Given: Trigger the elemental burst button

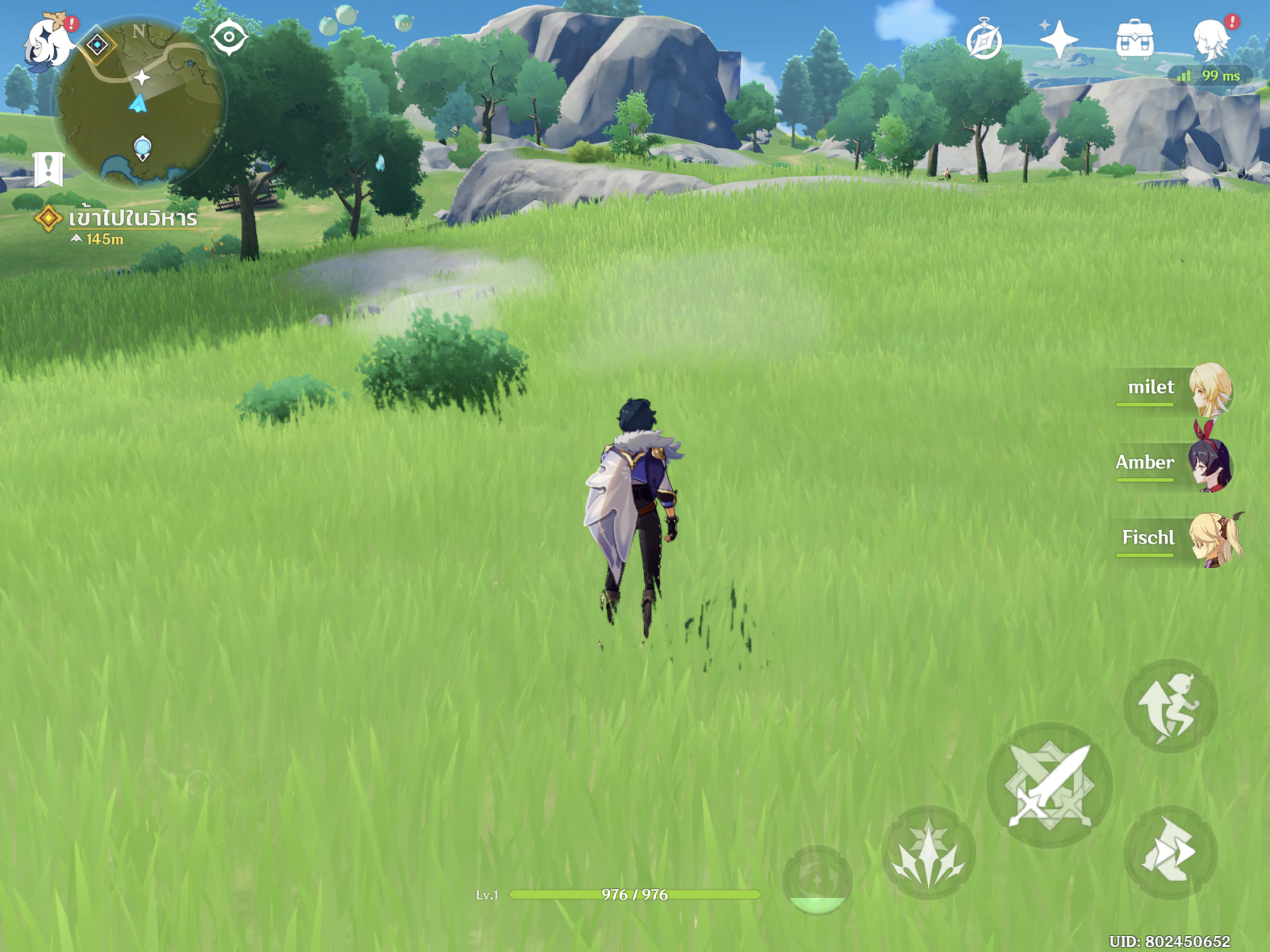Looking at the screenshot, I should 817,881.
